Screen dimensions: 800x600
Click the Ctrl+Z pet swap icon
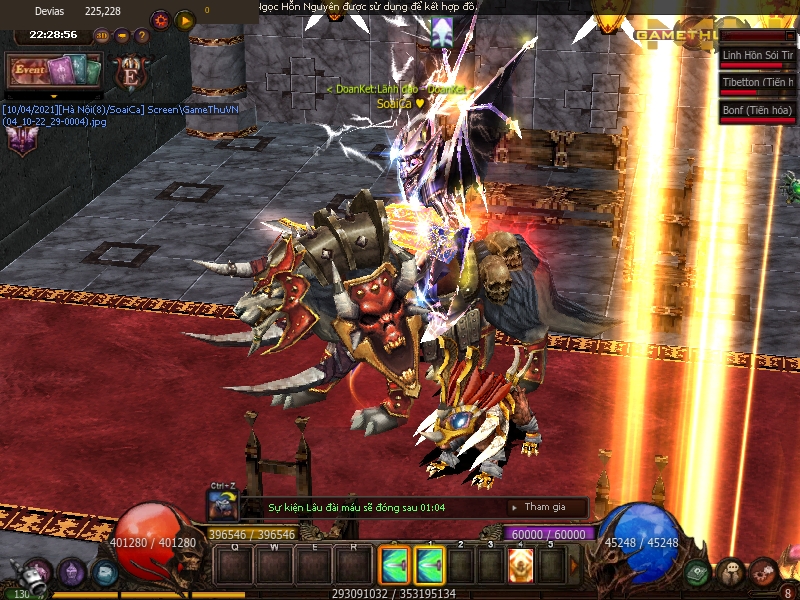point(221,504)
